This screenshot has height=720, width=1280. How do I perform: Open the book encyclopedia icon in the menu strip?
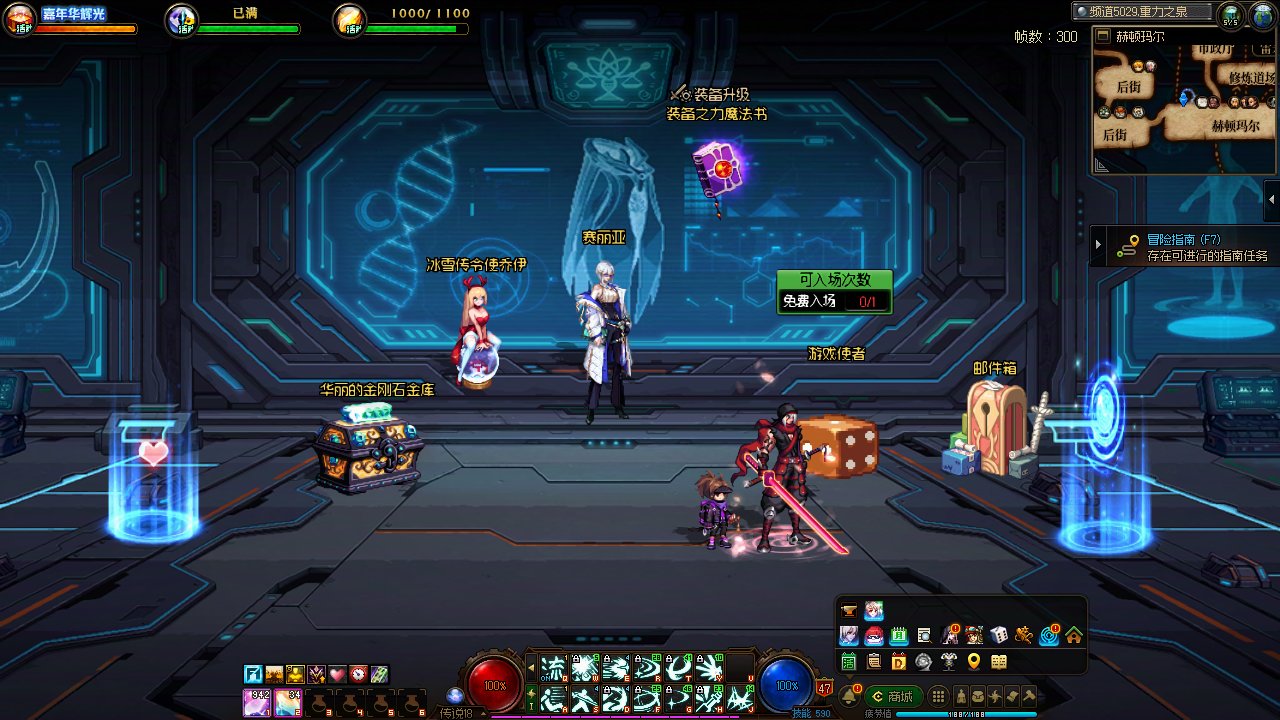[x=999, y=662]
